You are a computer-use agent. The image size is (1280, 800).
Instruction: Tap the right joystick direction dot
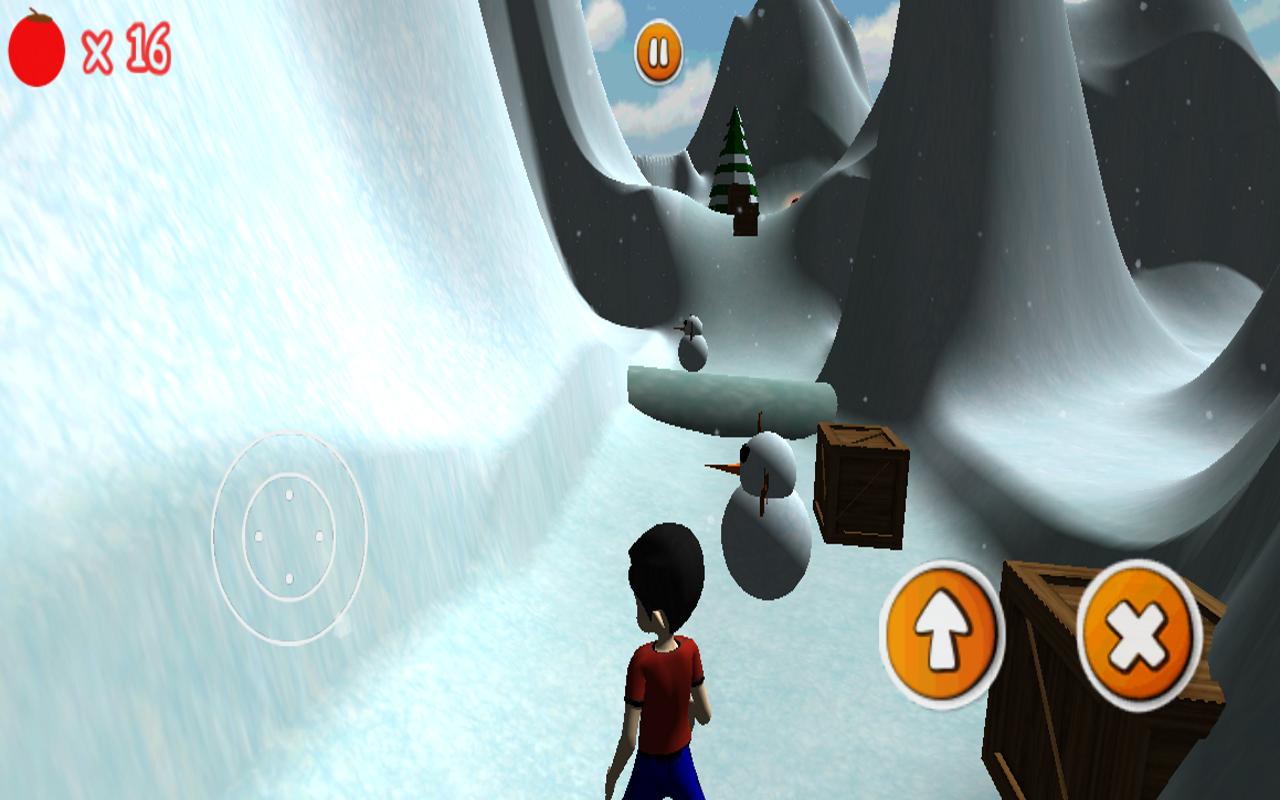(x=320, y=536)
